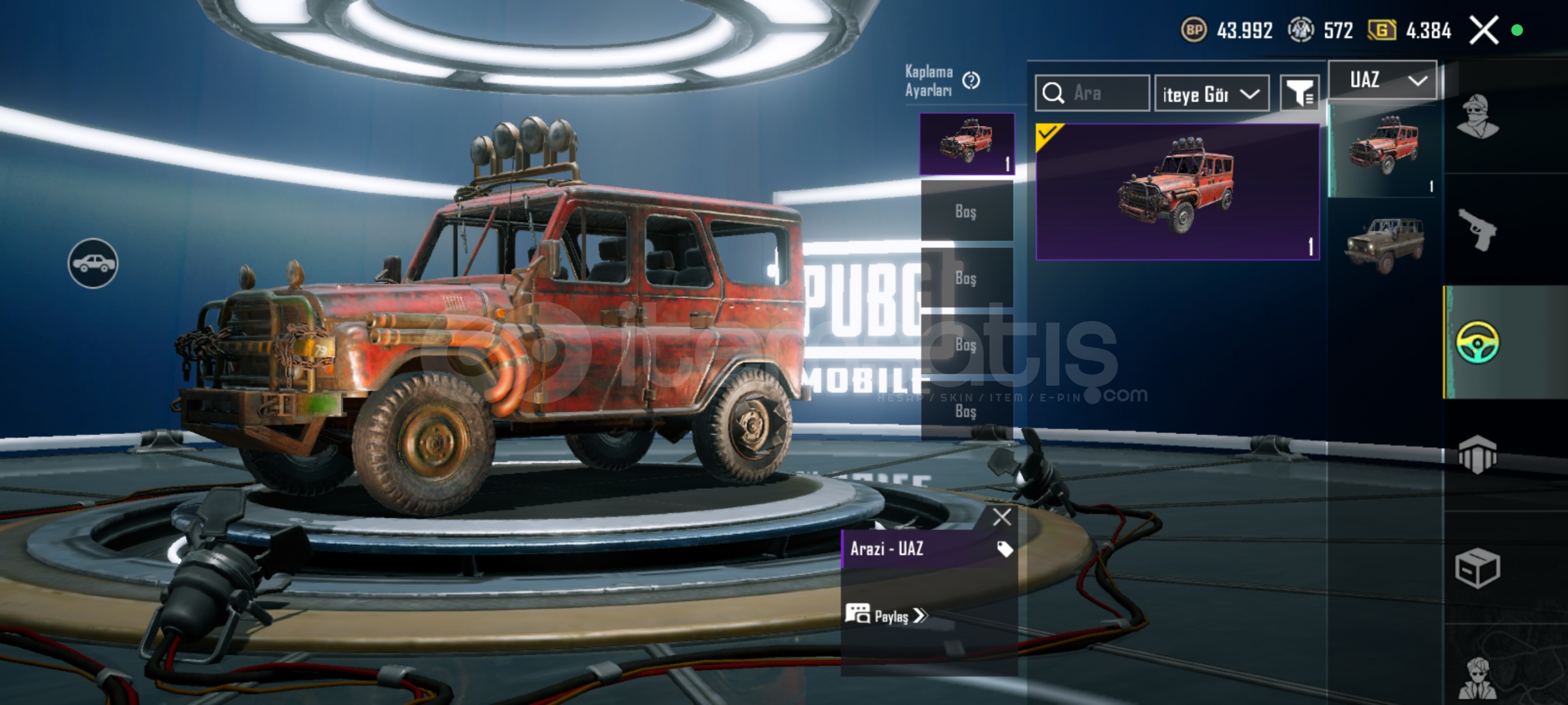Open the UAZ vehicle type dropdown
The image size is (1568, 705).
pyautogui.click(x=1383, y=81)
